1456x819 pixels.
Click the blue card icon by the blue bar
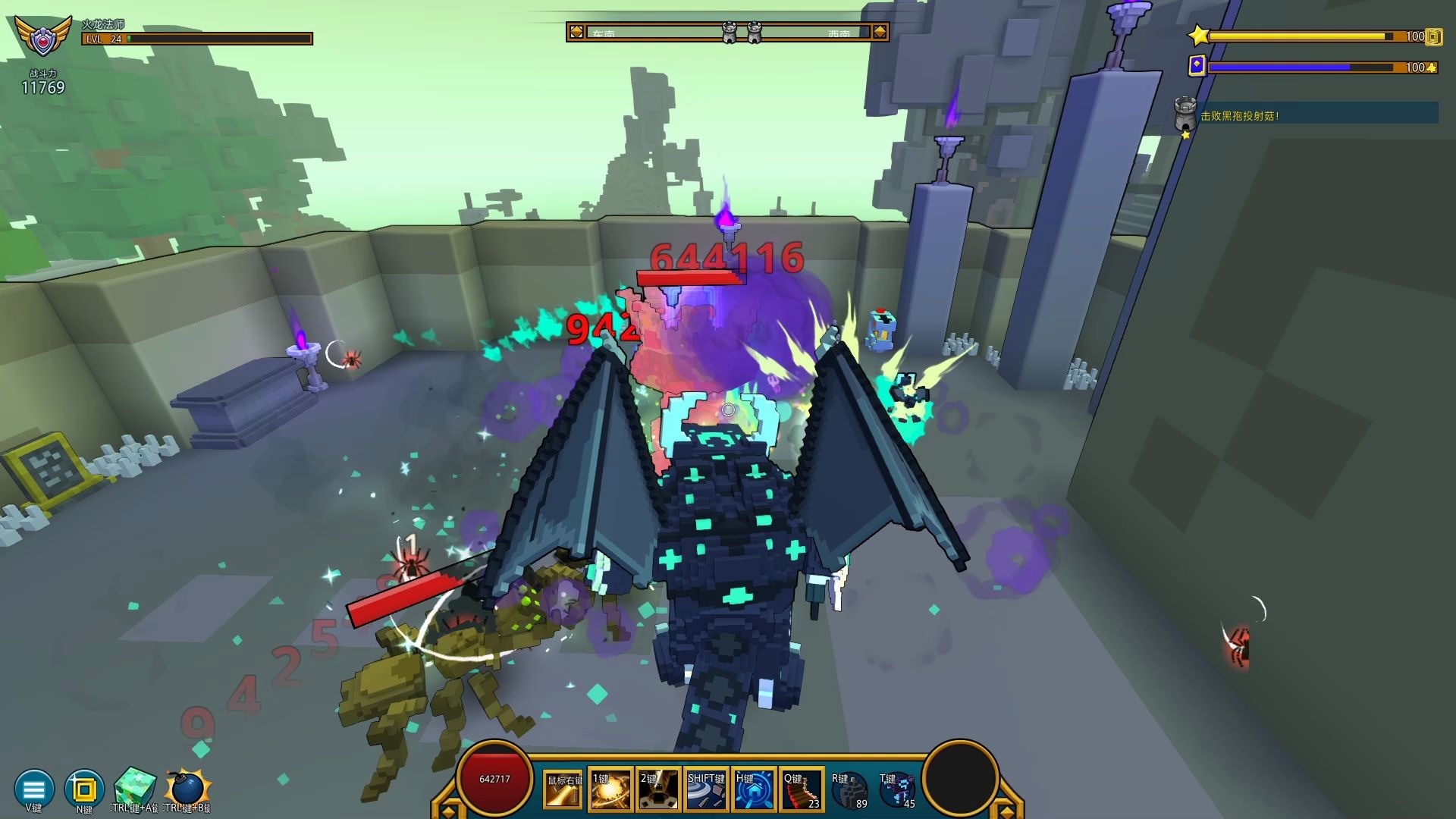coord(1197,66)
